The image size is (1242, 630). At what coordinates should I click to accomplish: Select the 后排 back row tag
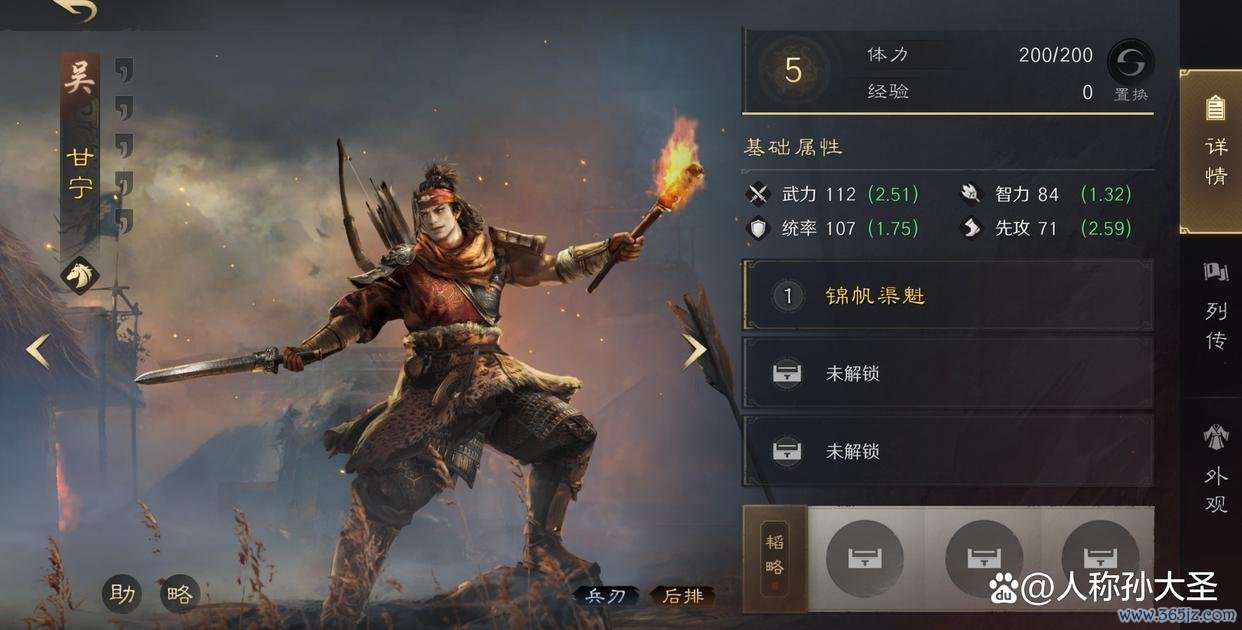(683, 597)
